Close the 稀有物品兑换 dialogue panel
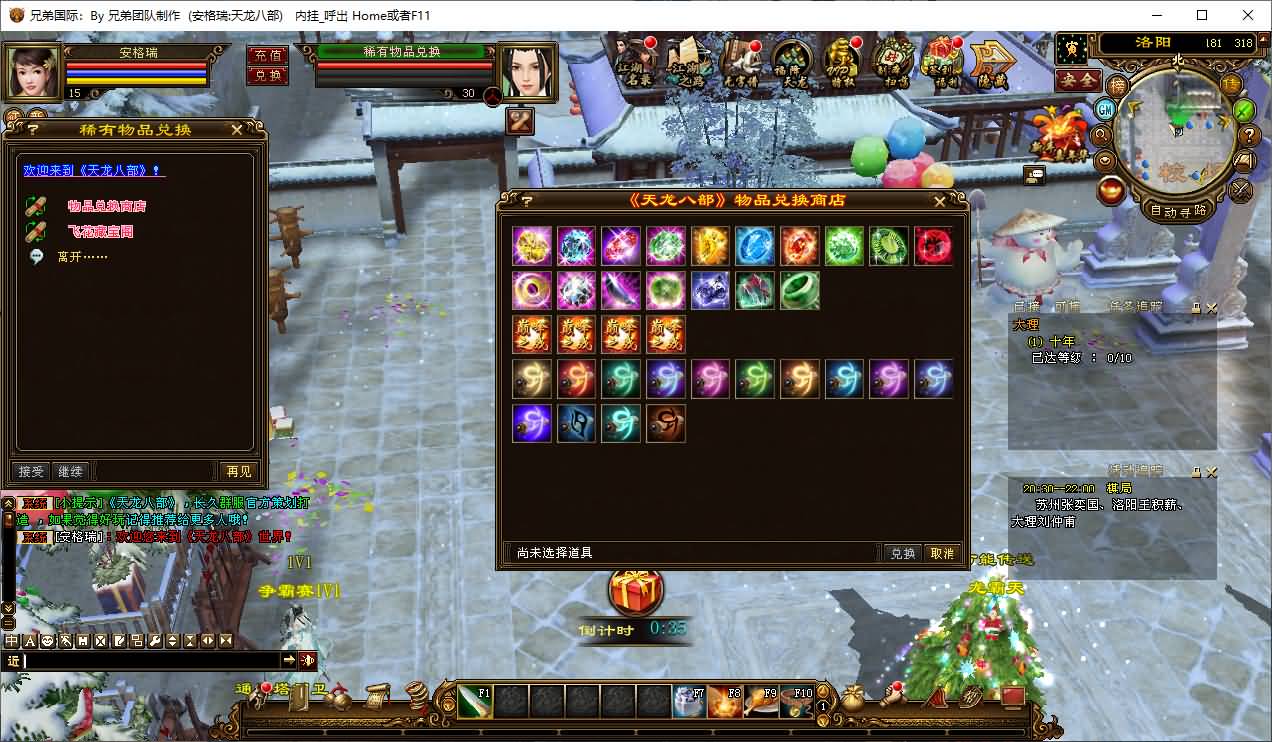Viewport: 1272px width, 742px height. (x=236, y=129)
